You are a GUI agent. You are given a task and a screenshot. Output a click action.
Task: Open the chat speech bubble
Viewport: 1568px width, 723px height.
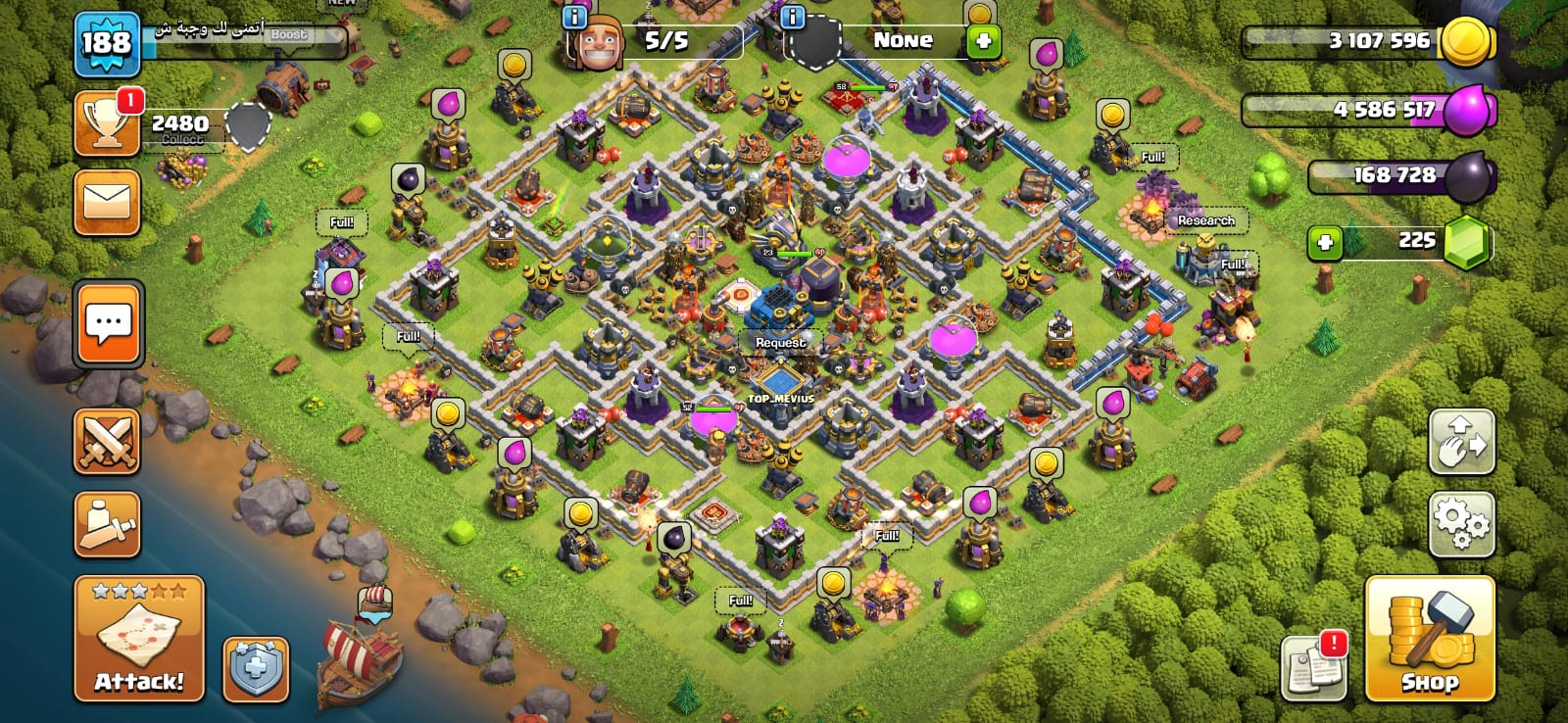(108, 324)
